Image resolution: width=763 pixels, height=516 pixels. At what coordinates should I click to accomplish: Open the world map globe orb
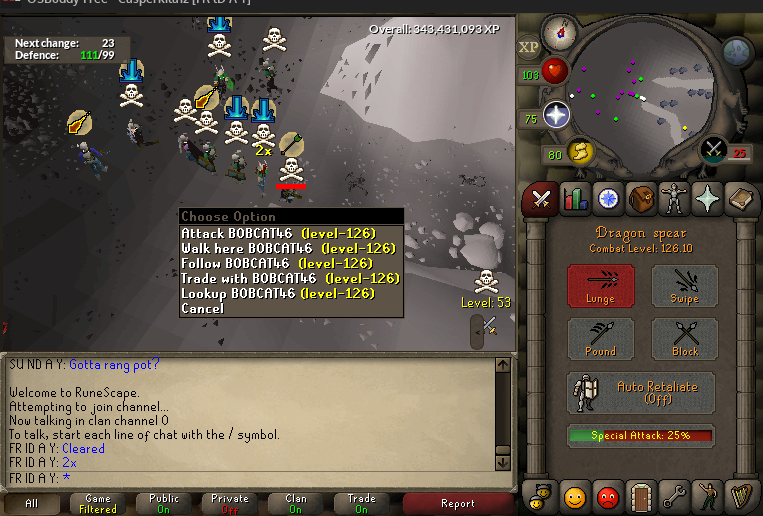(x=736, y=50)
